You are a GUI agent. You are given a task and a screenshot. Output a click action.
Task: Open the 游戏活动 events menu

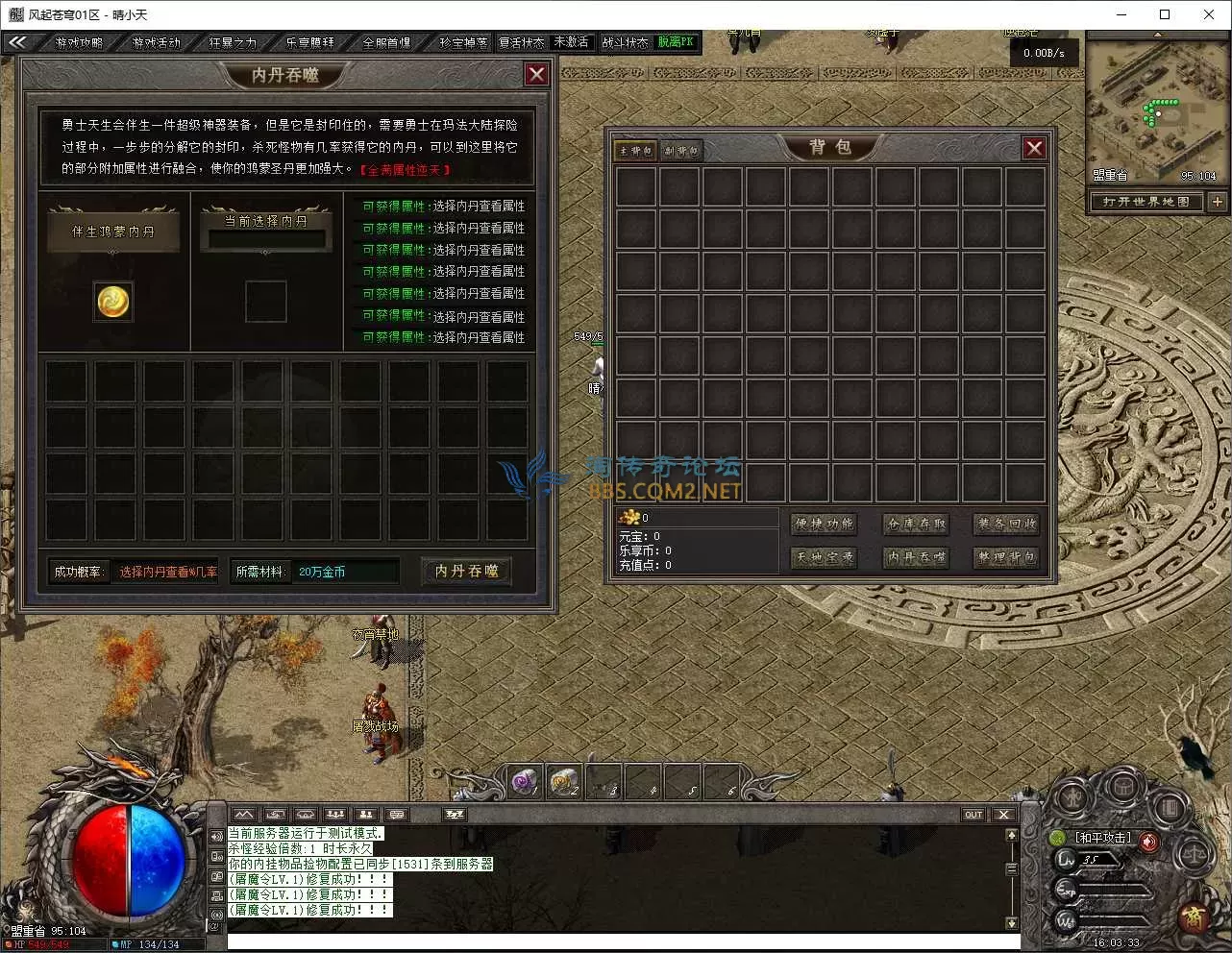[156, 42]
